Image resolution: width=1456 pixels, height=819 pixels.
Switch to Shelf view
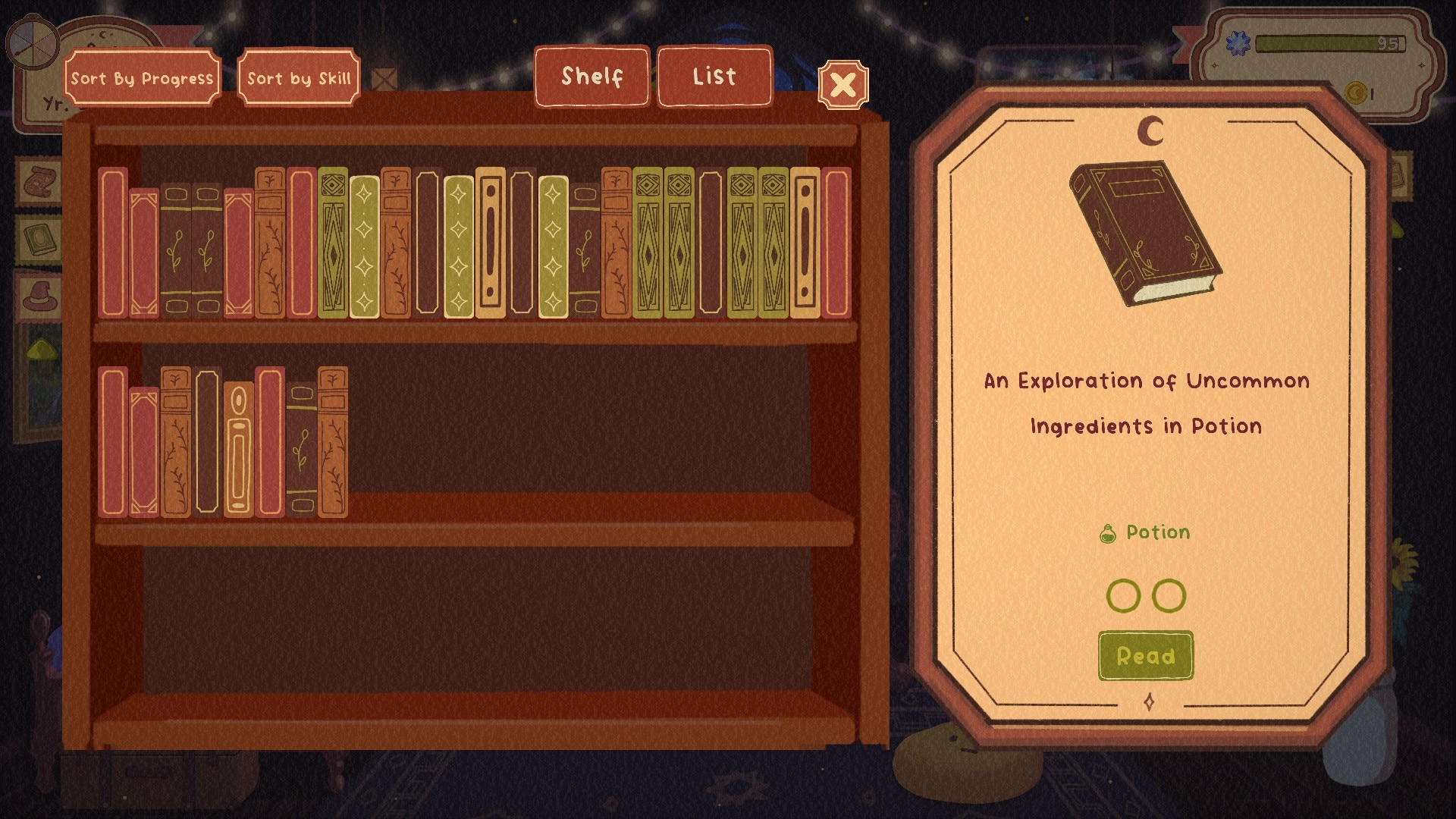pyautogui.click(x=591, y=77)
